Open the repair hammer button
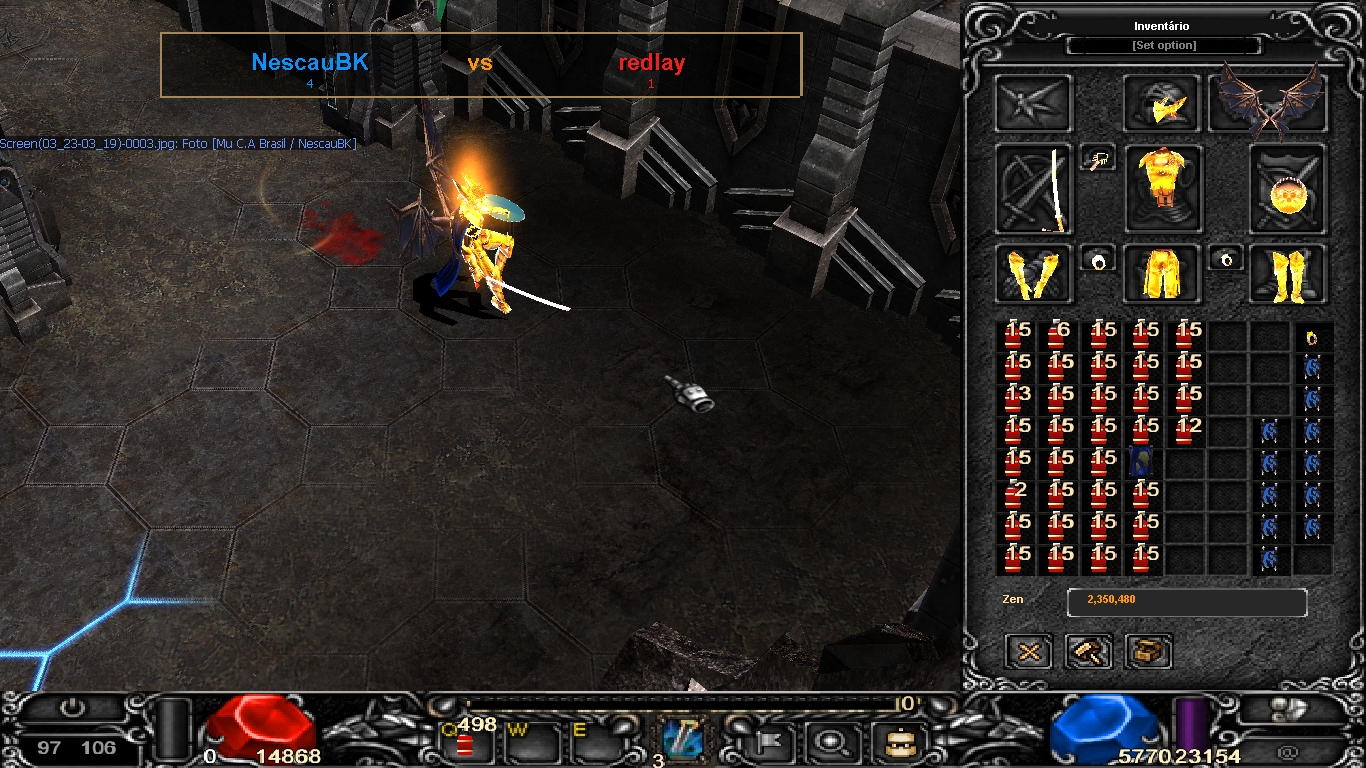Screen dimensions: 1366x768 tap(1089, 652)
